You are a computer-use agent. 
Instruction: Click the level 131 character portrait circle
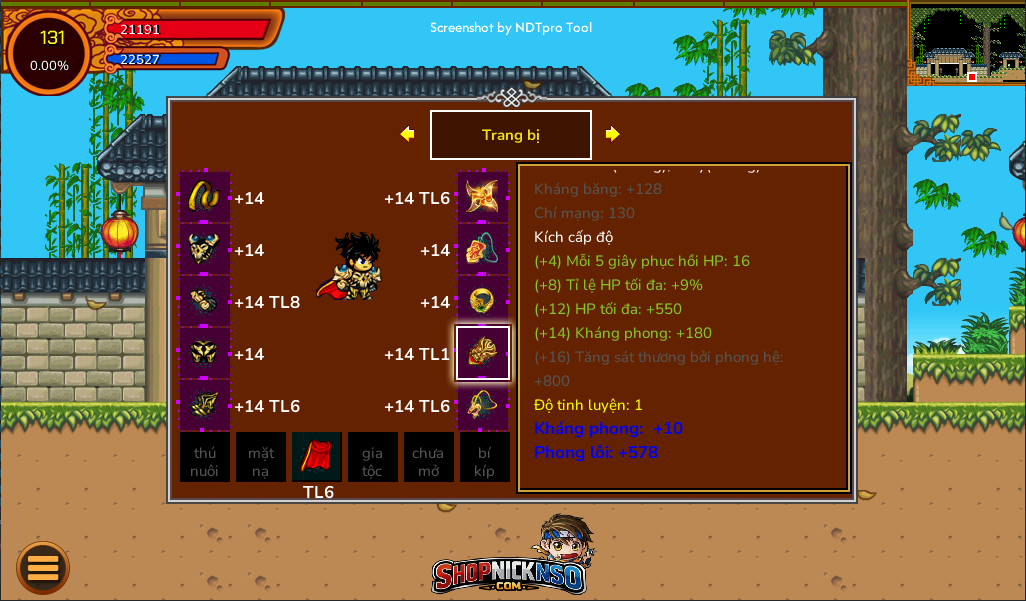[50, 51]
